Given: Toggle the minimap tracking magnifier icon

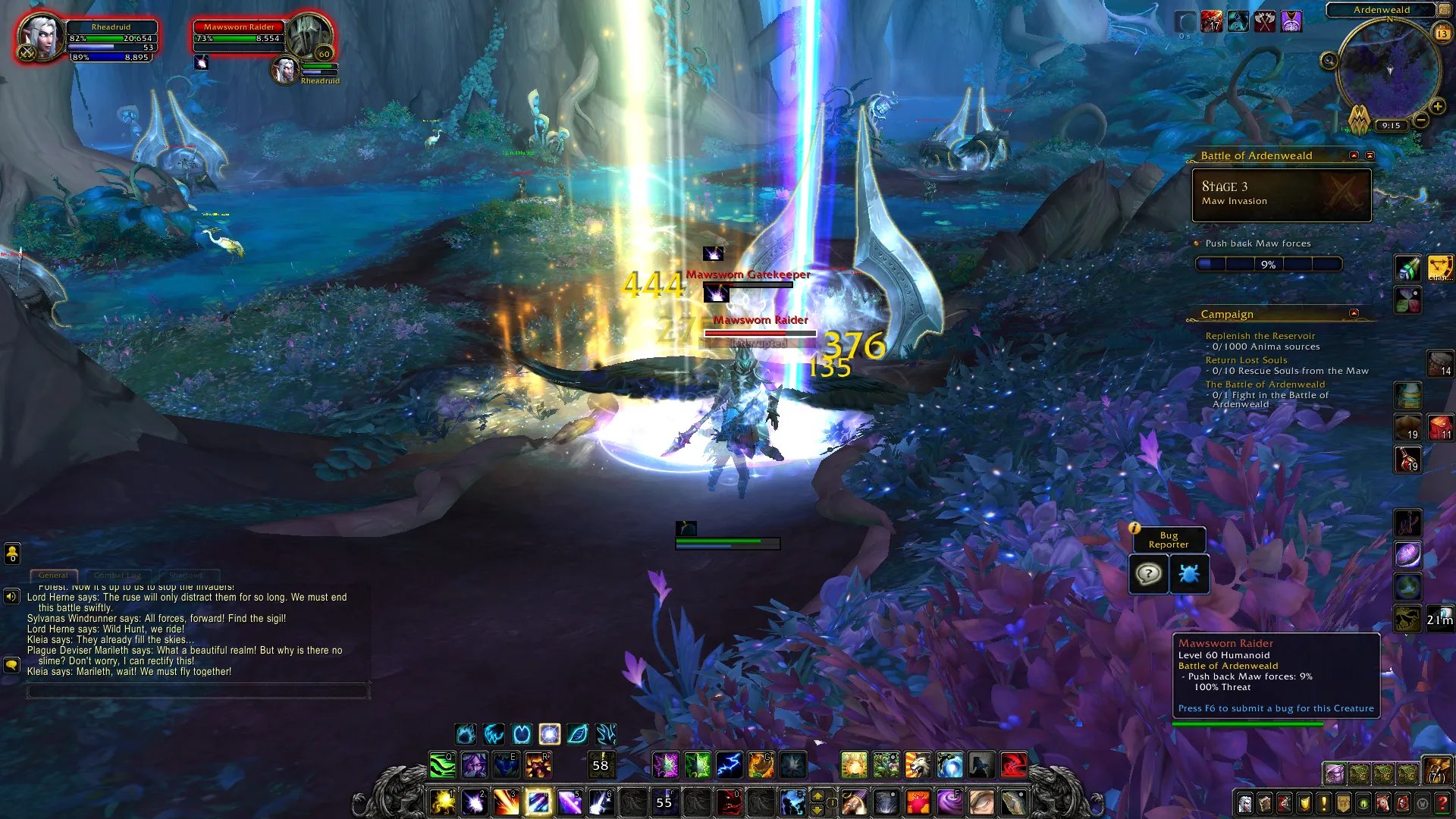Looking at the screenshot, I should [x=1329, y=61].
